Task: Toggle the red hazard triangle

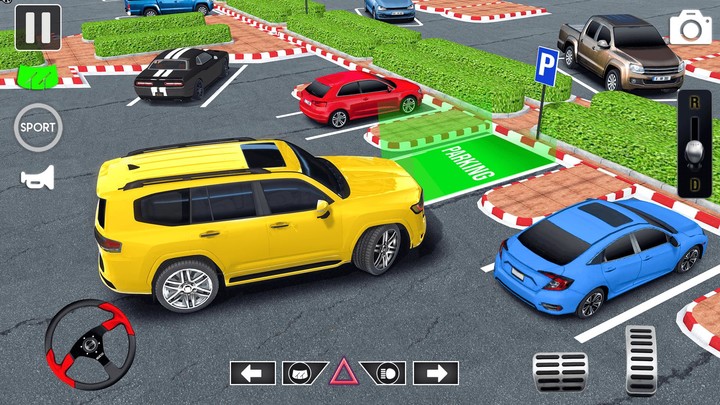Action: tap(344, 373)
